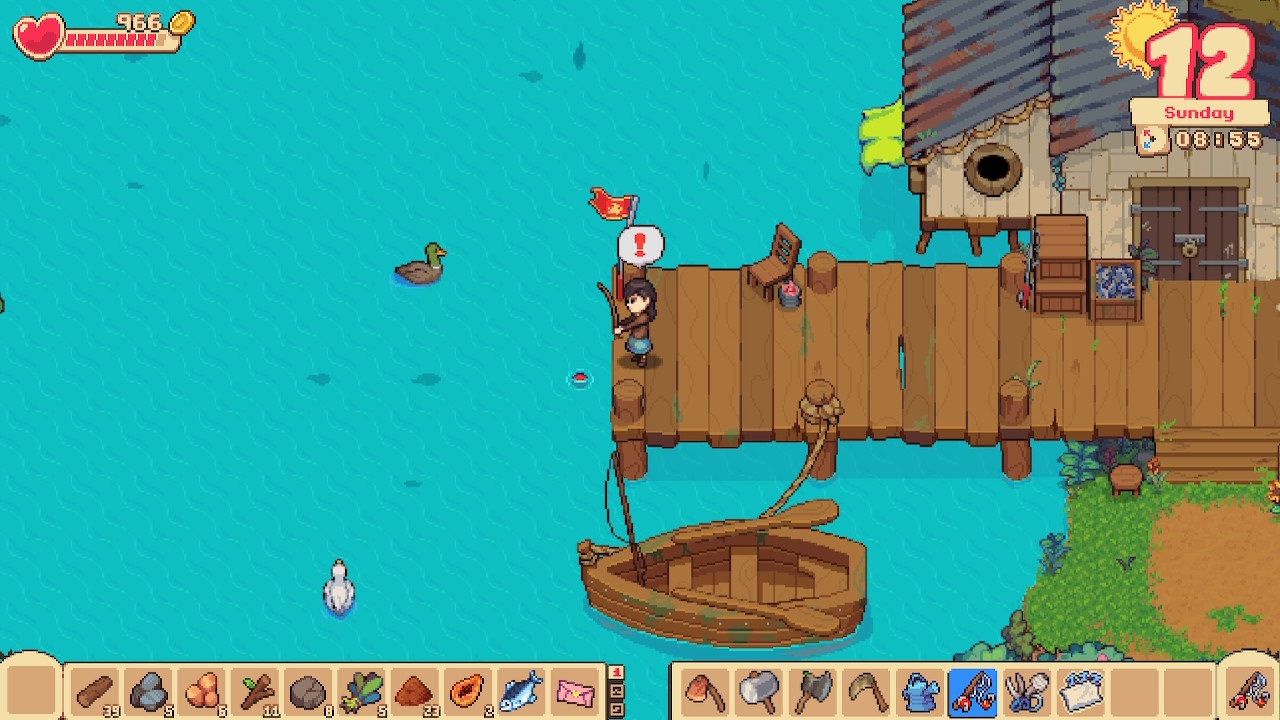This screenshot has width=1280, height=720.
Task: Select the highlighted fishing rod slot
Action: click(972, 691)
